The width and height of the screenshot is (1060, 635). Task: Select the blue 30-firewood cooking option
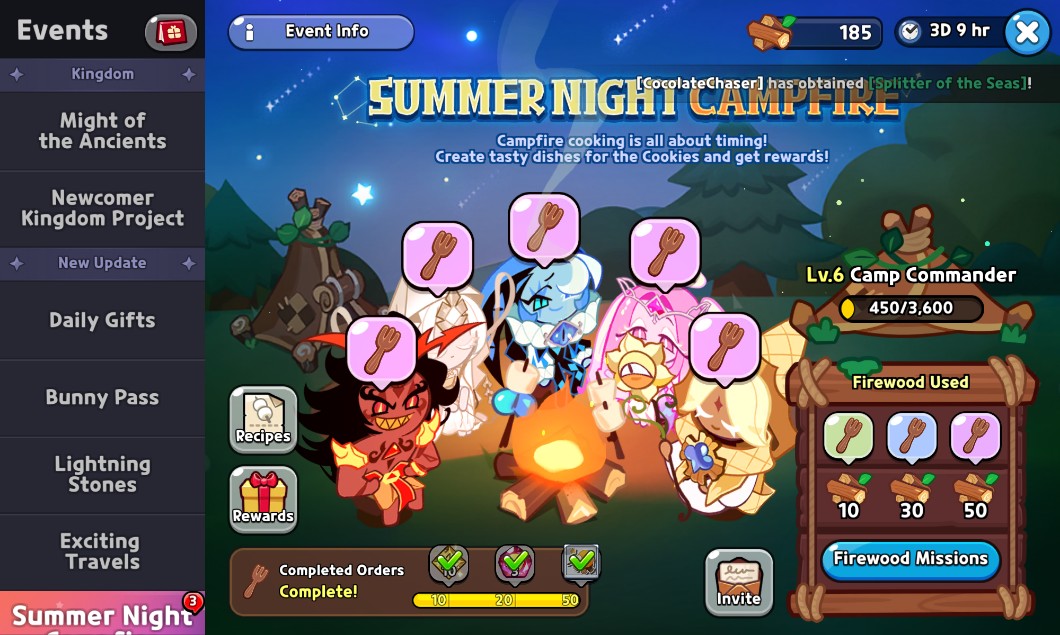(x=911, y=437)
